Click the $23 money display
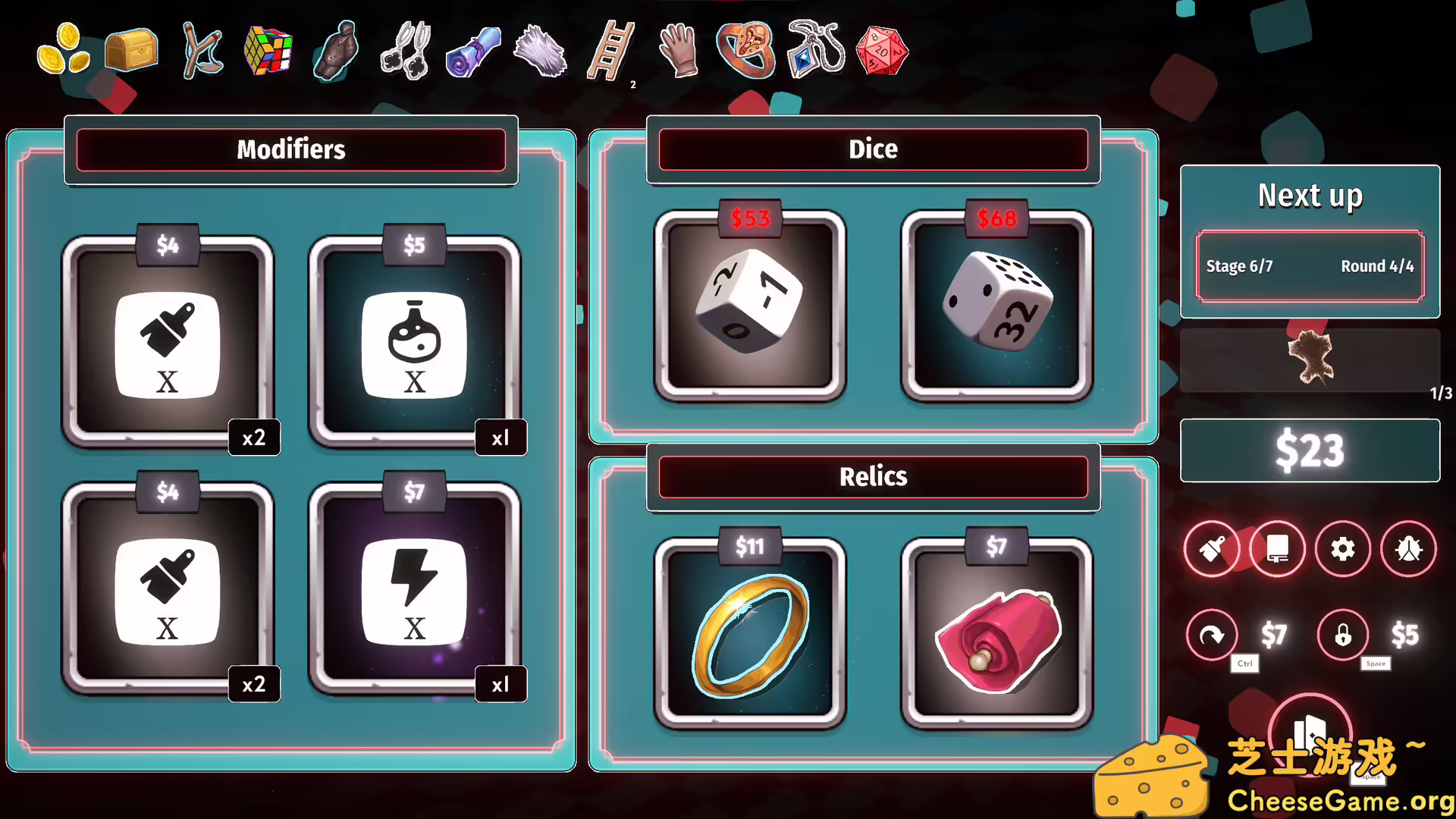This screenshot has height=819, width=1456. [x=1310, y=450]
